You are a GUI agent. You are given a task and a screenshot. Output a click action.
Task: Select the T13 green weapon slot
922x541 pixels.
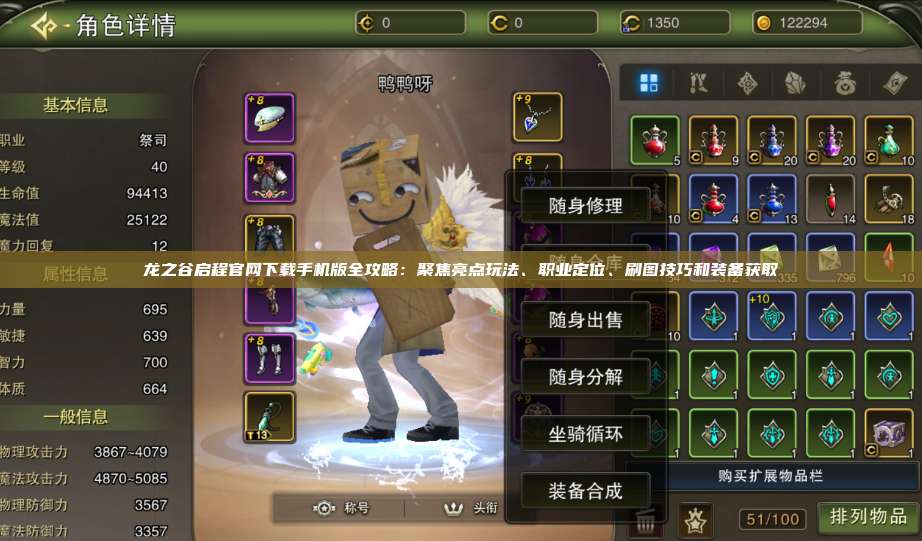(x=269, y=416)
